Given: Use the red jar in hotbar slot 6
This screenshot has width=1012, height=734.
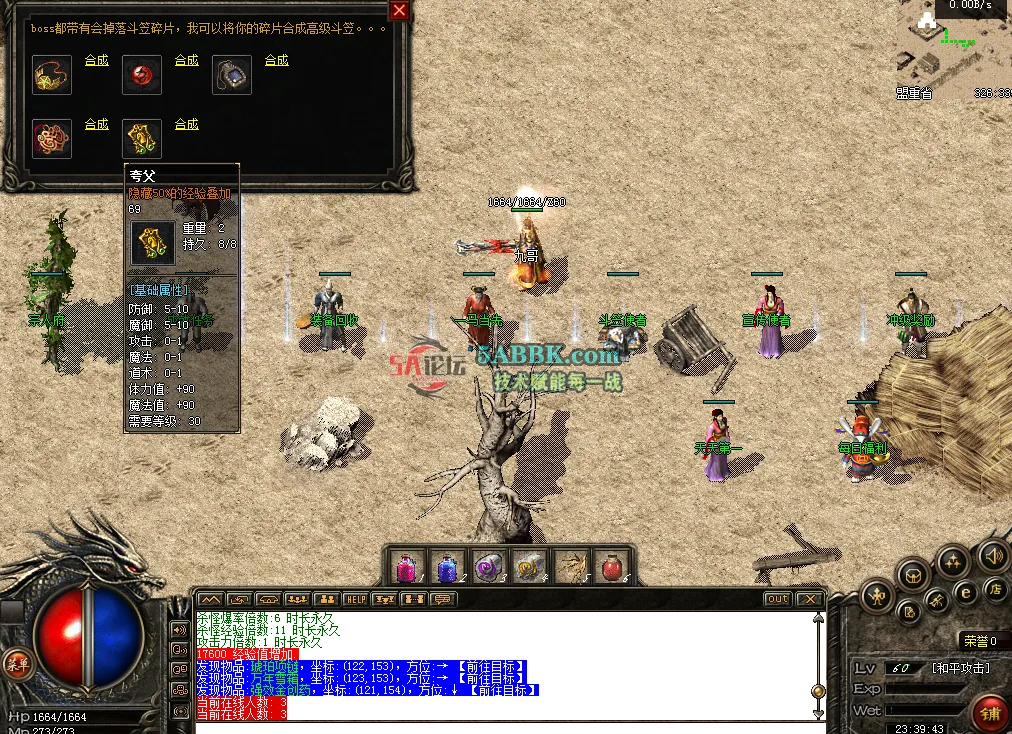Looking at the screenshot, I should pos(612,567).
